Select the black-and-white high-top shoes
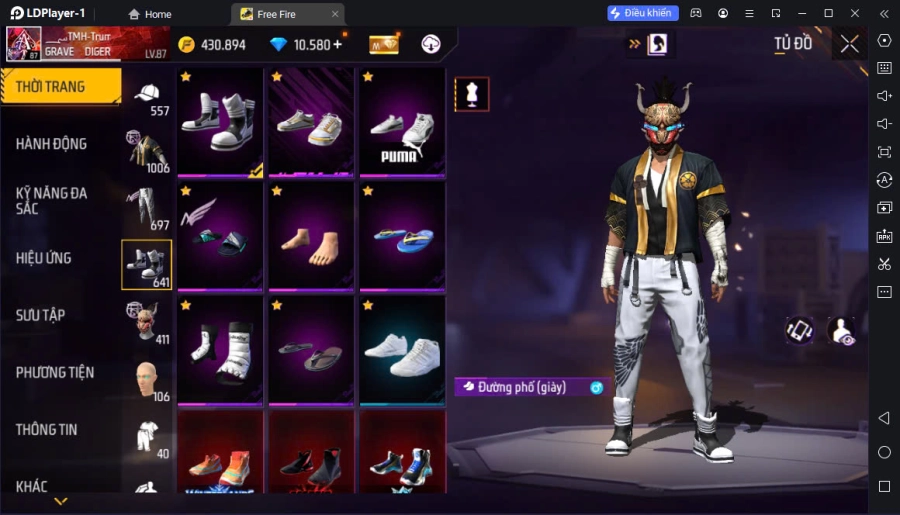The image size is (900, 515). [220, 123]
